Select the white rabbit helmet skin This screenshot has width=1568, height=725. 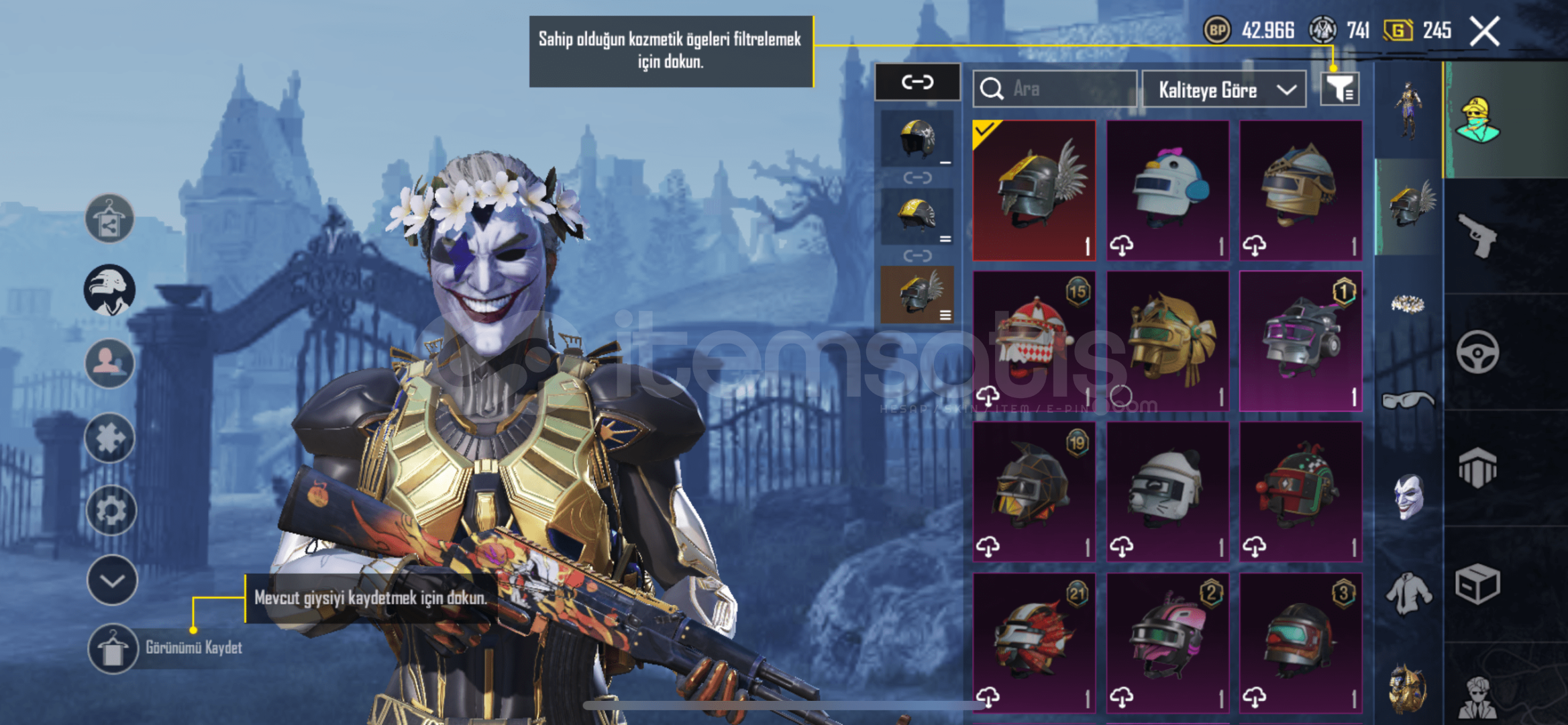pyautogui.click(x=1167, y=491)
